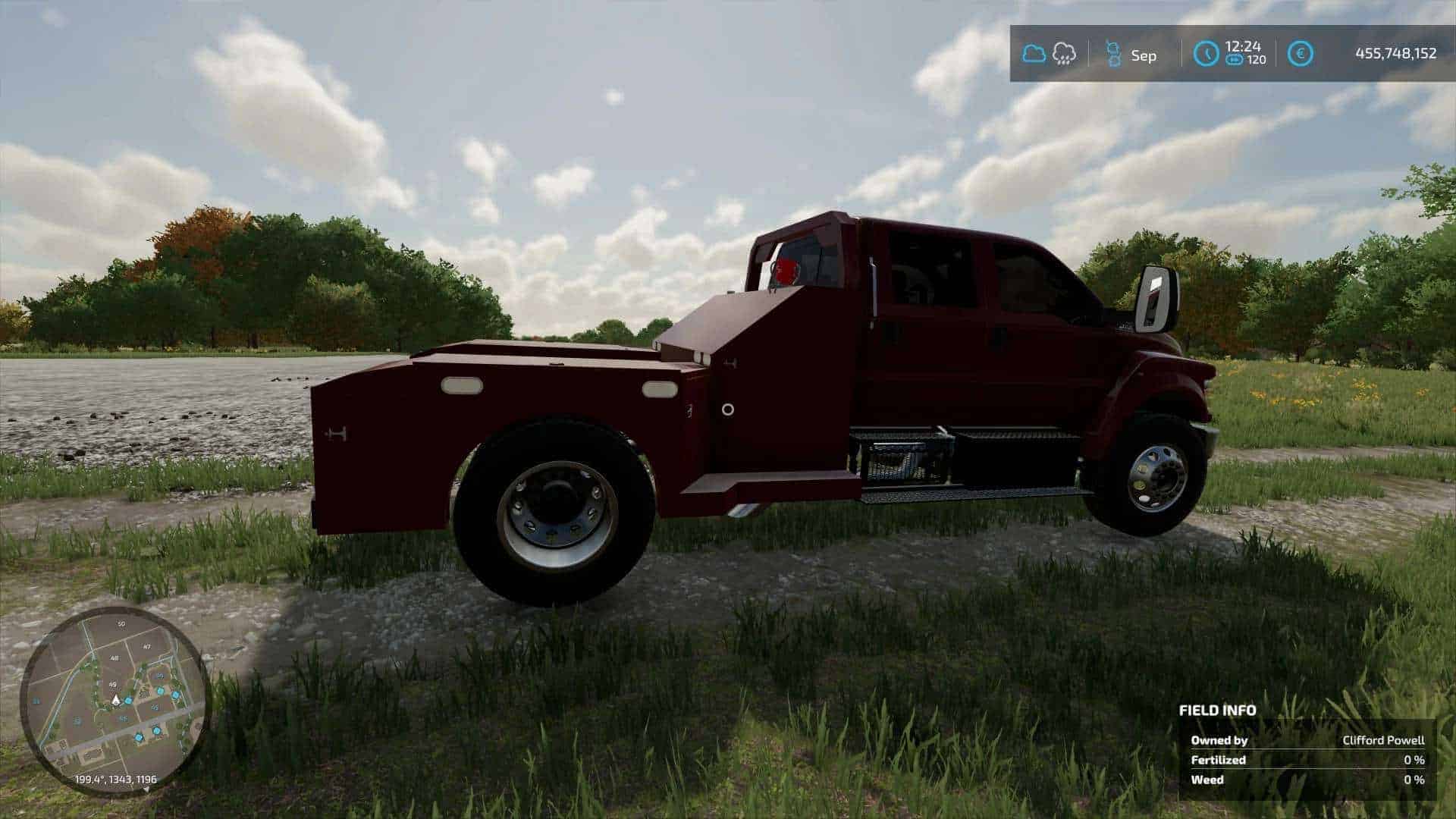The width and height of the screenshot is (1456, 819).
Task: Toggle the field 49 marker on the minimap
Action: 112,685
